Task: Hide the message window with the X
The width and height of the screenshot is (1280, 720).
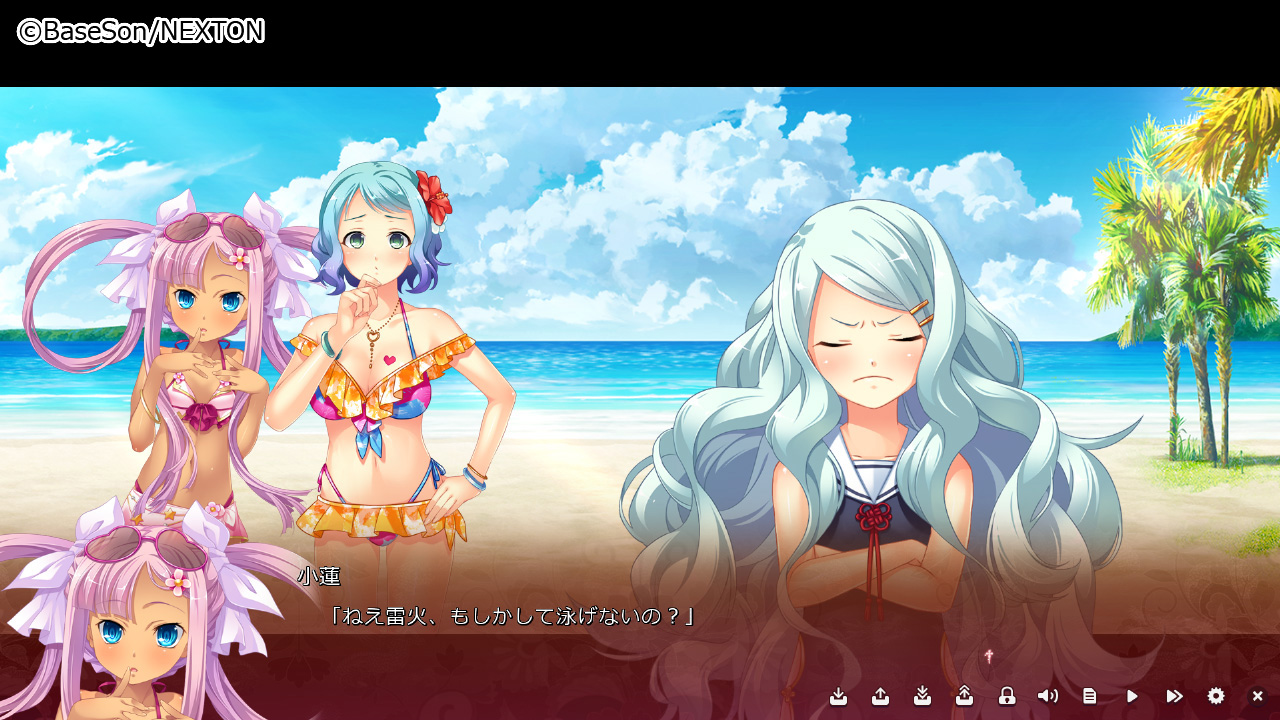Action: point(1258,696)
